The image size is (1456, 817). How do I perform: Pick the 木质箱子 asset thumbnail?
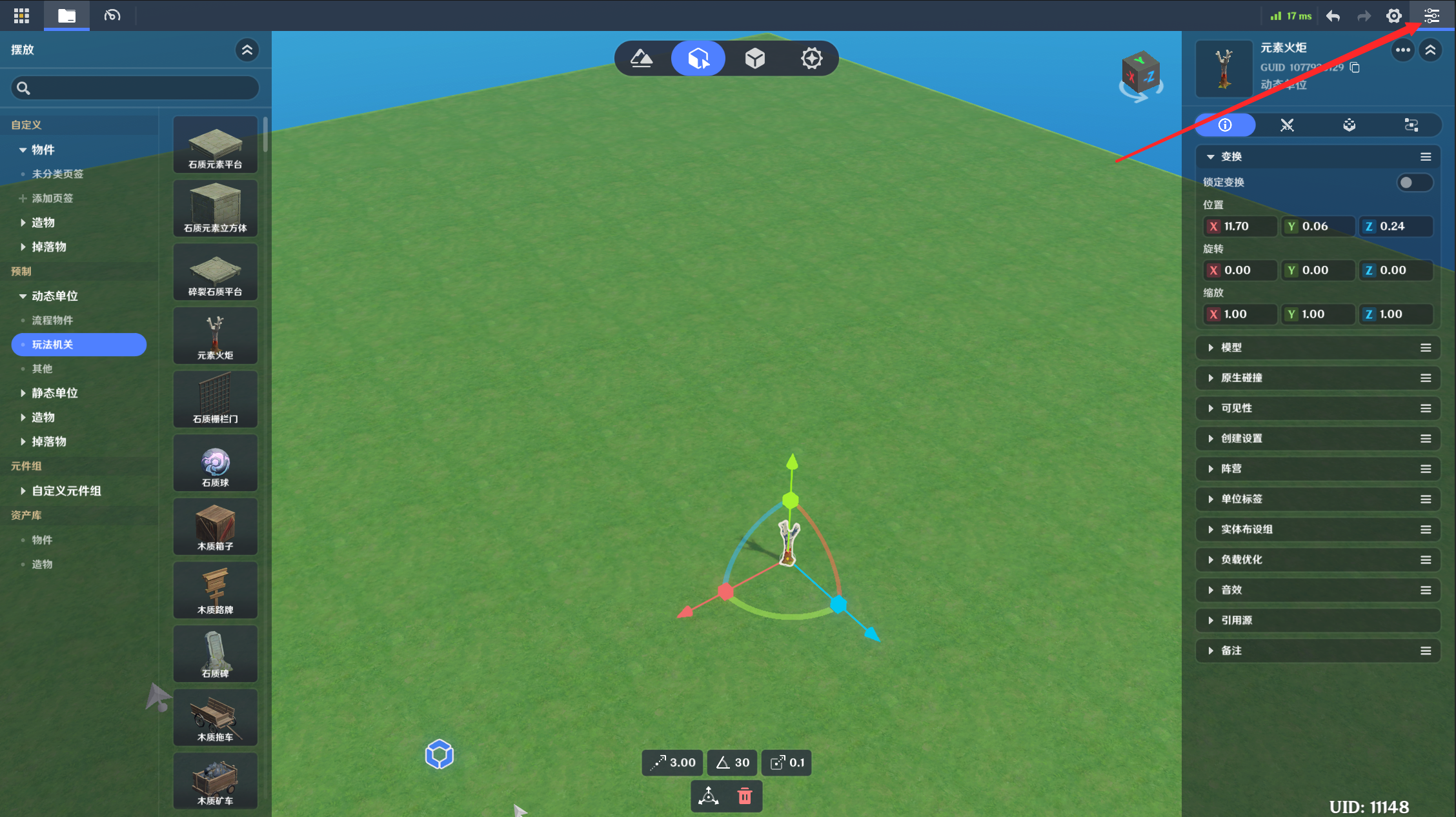(x=215, y=527)
